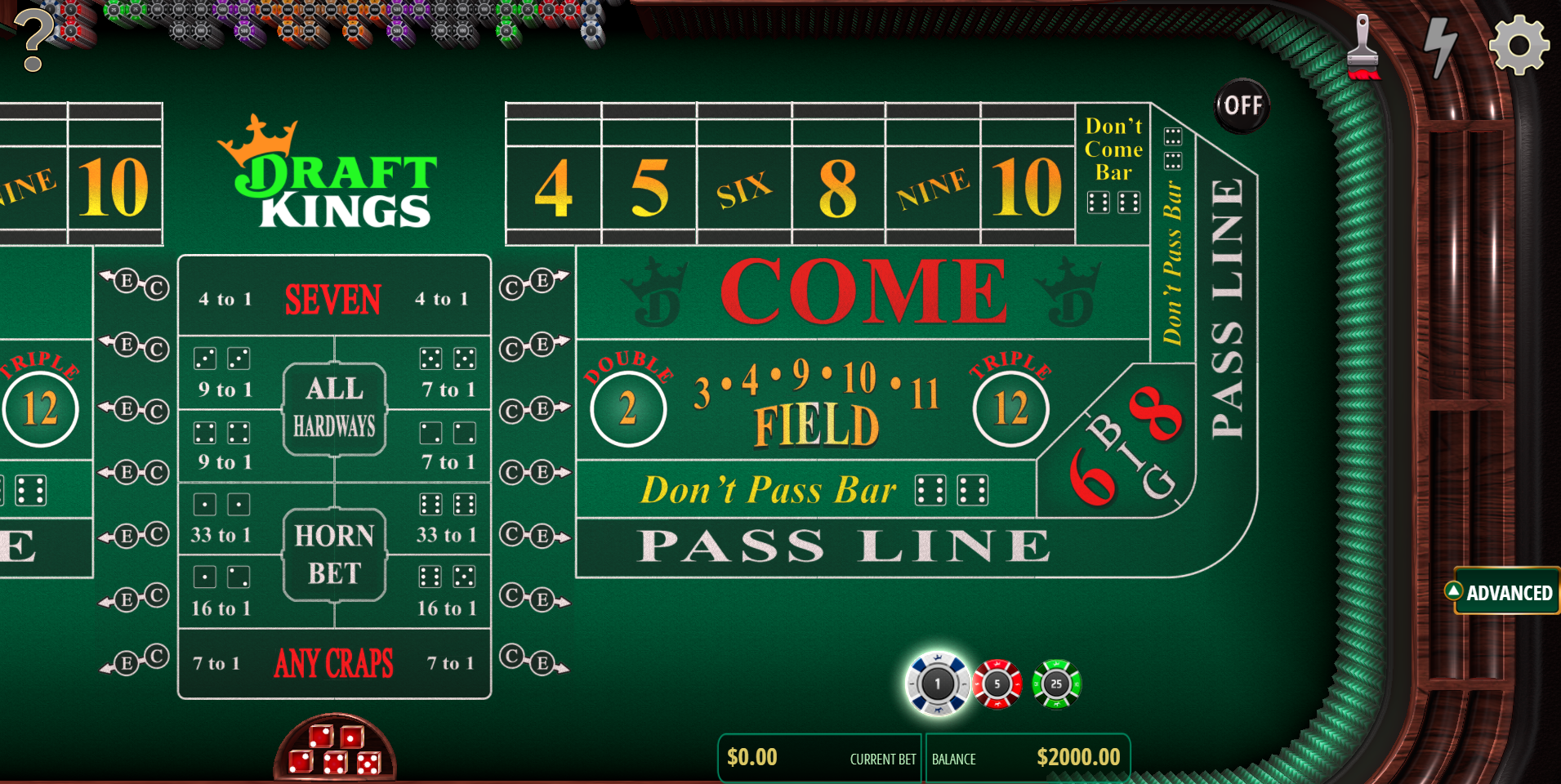The height and width of the screenshot is (784, 1561).
Task: Click the OFF puck marker
Action: pos(1241,105)
